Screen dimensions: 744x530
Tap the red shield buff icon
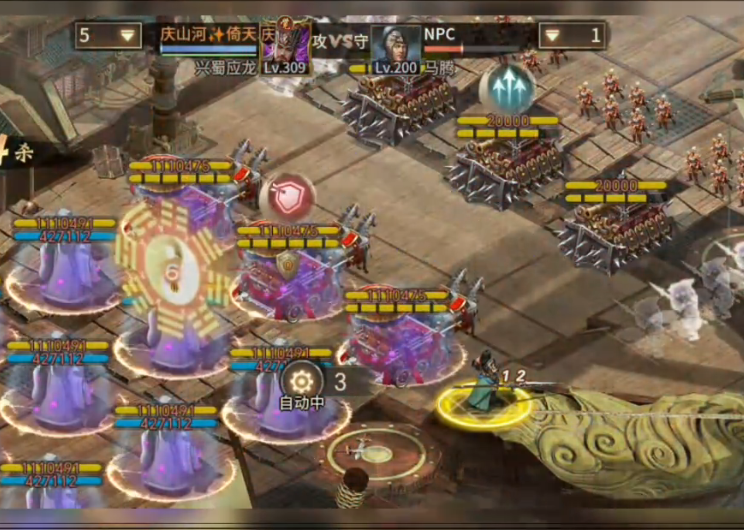click(287, 198)
